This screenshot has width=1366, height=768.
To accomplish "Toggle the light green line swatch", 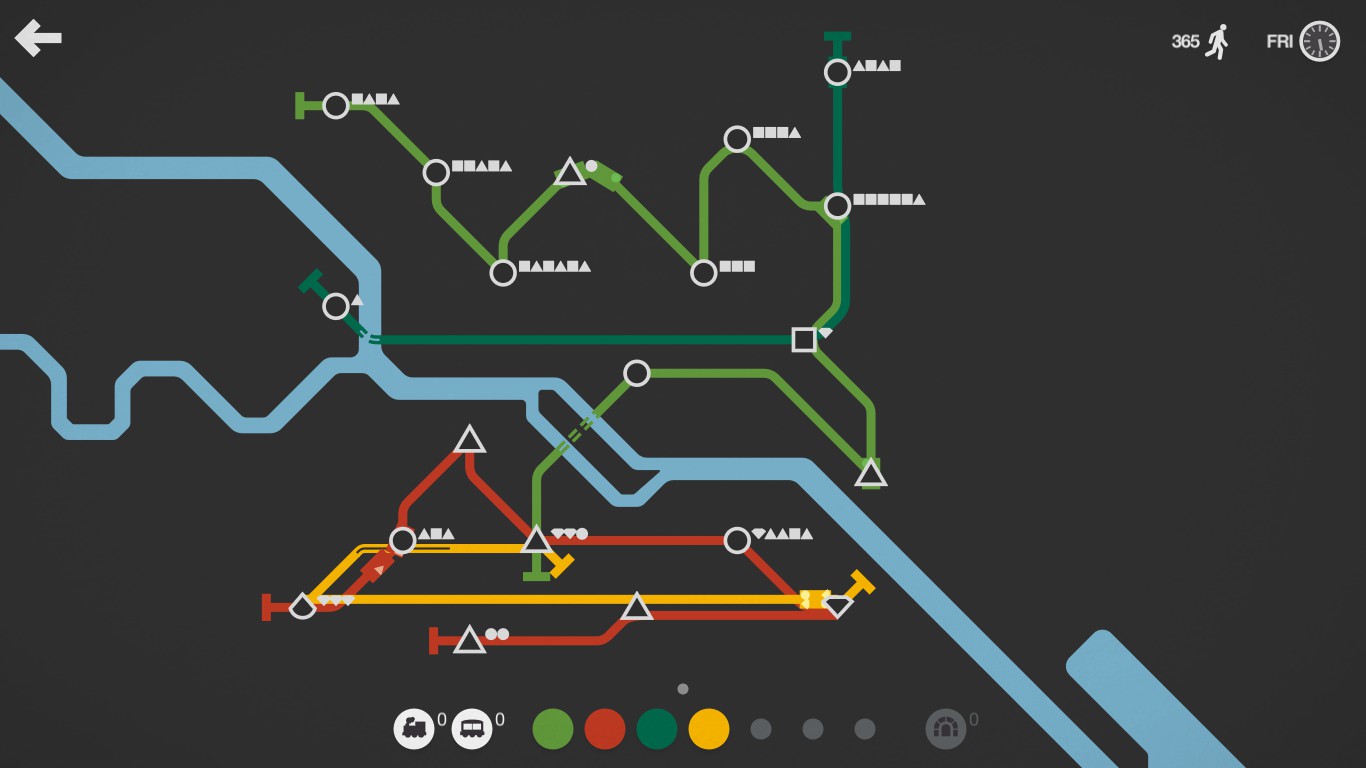I will (x=552, y=728).
